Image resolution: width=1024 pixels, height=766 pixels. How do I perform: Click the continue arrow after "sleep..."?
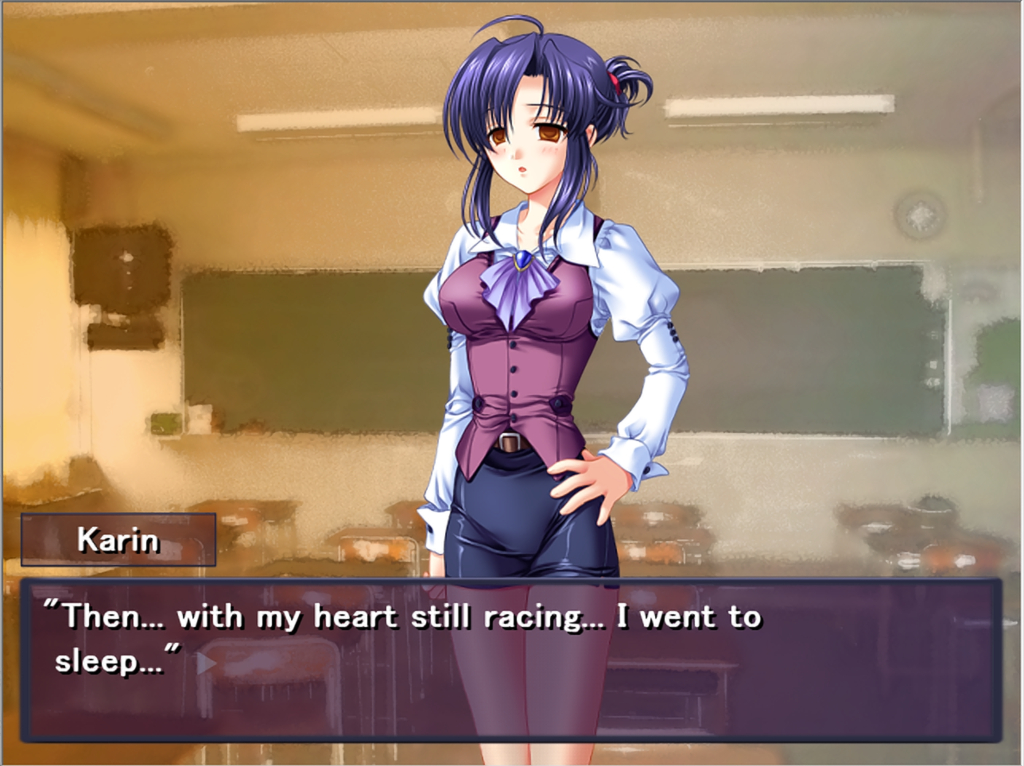click(205, 662)
